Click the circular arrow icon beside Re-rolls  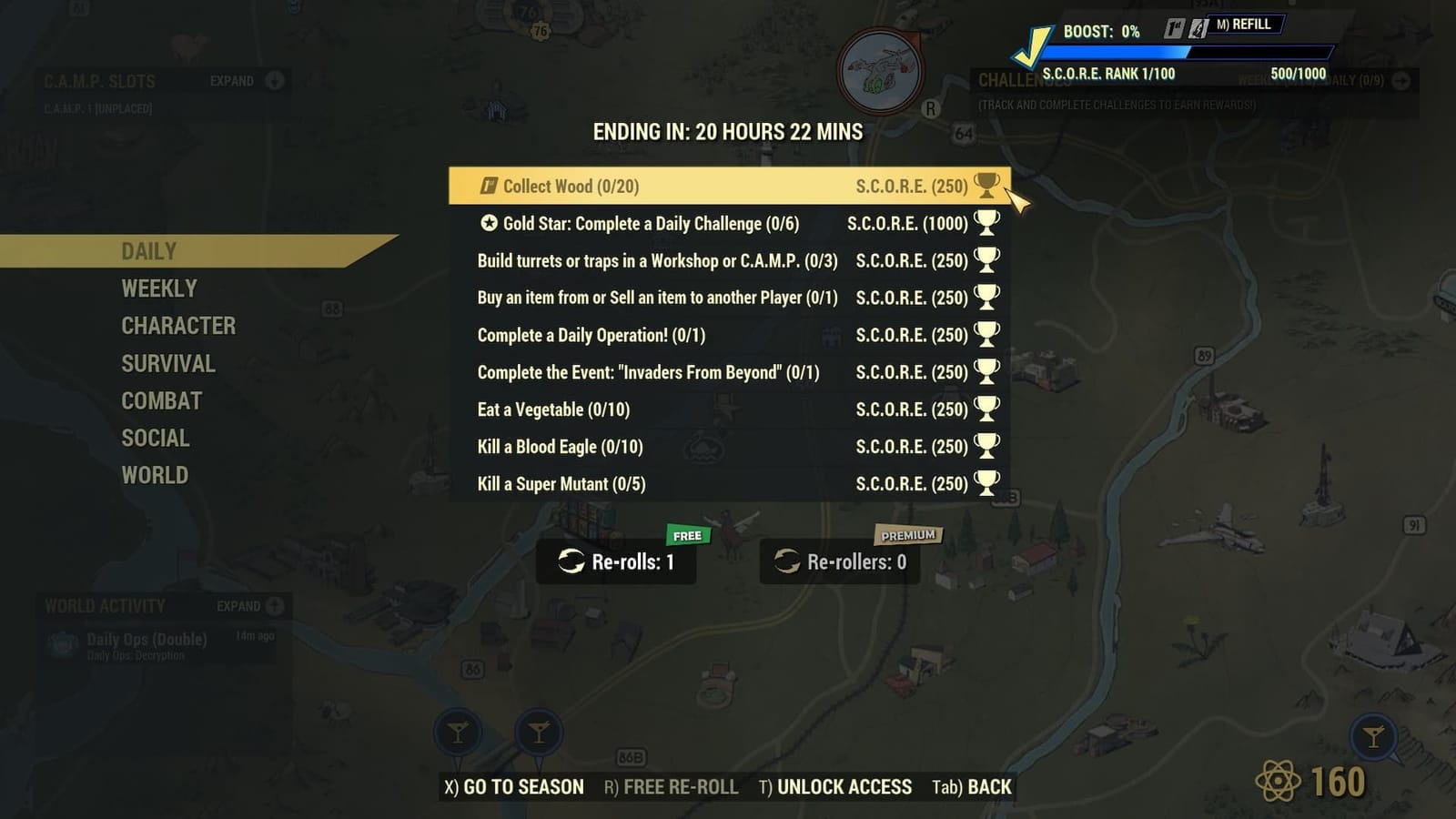[x=573, y=562]
